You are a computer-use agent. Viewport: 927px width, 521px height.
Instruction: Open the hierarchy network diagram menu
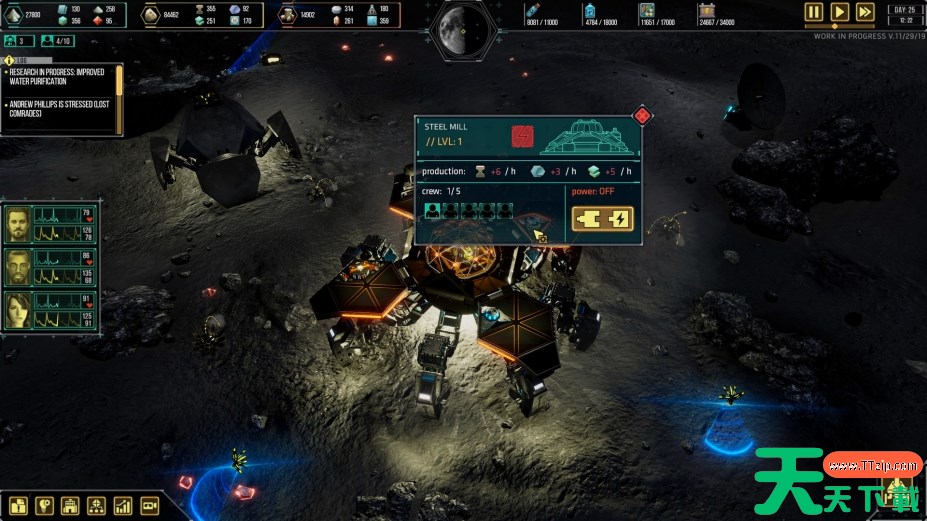97,506
